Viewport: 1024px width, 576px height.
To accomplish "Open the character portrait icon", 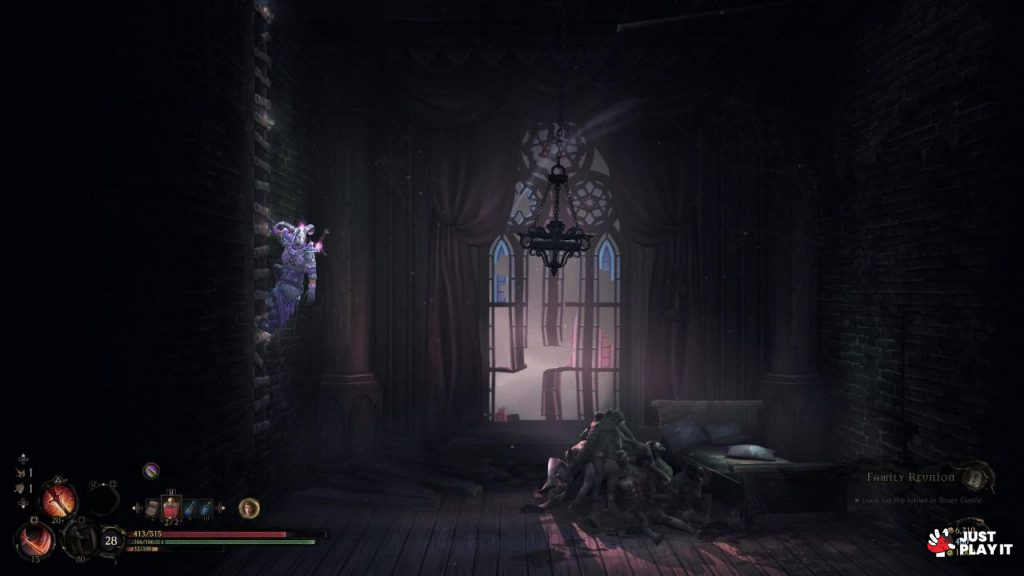I will 248,508.
